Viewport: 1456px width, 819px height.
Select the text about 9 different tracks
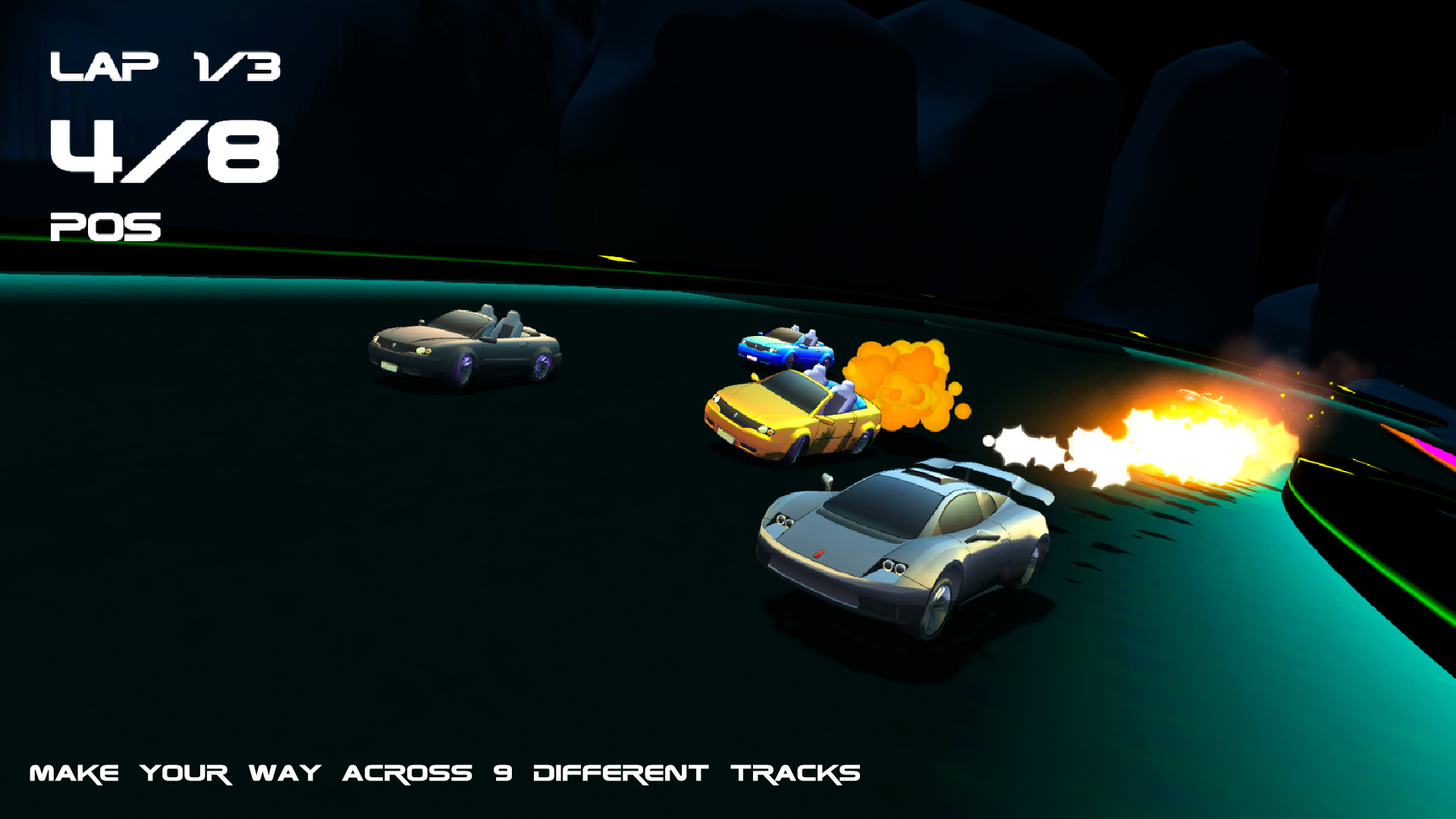(444, 773)
